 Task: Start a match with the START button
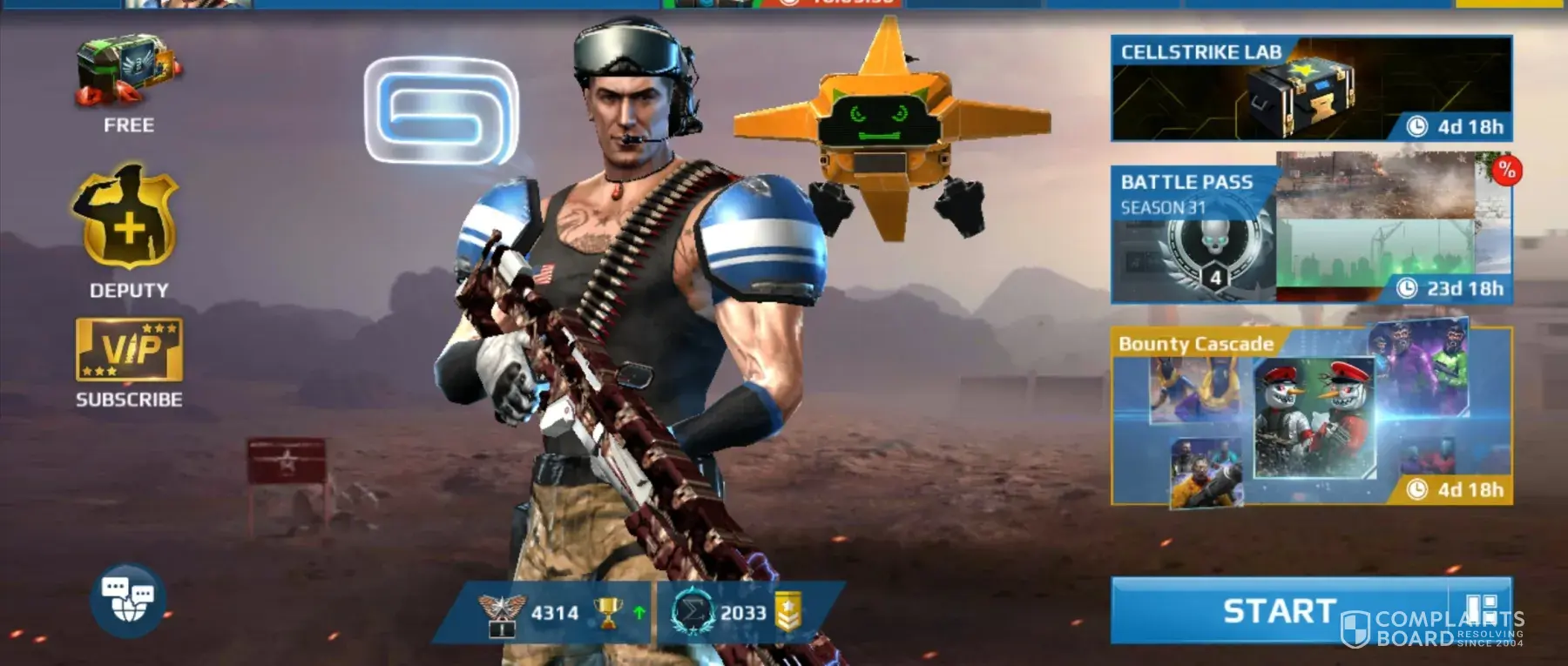(1279, 611)
